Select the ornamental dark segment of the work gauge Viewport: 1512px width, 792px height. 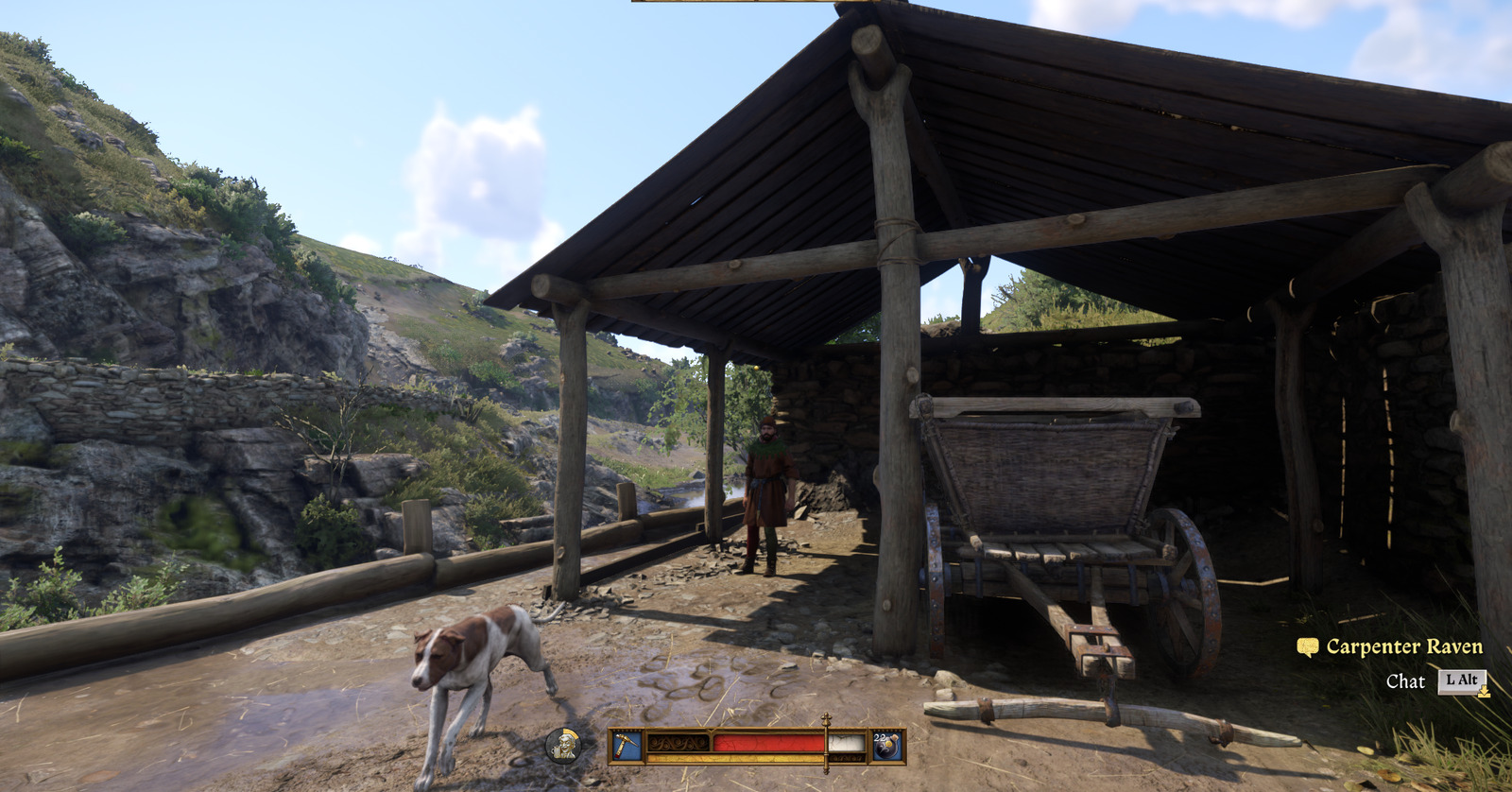point(678,744)
